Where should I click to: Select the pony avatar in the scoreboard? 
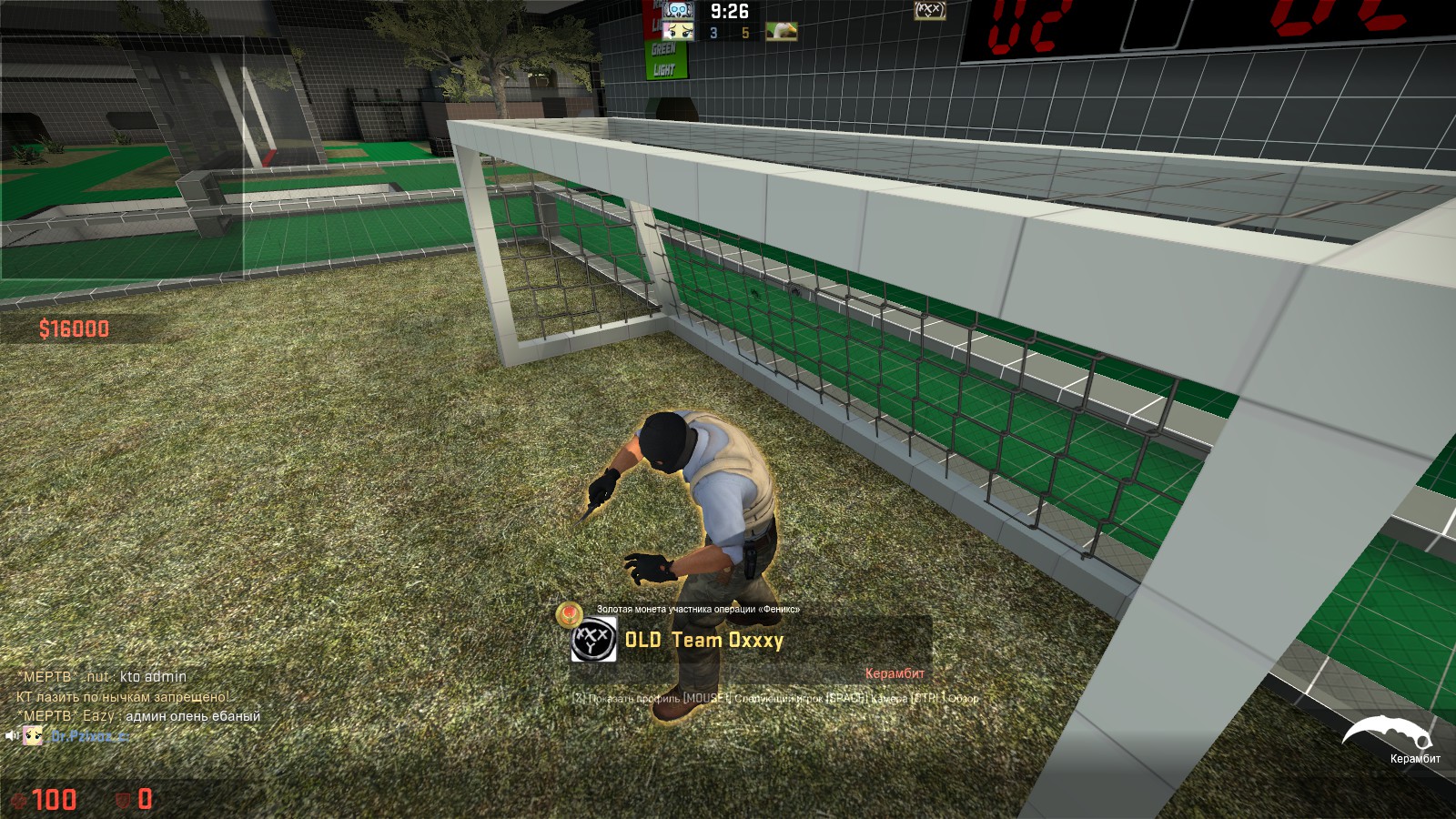[x=678, y=33]
